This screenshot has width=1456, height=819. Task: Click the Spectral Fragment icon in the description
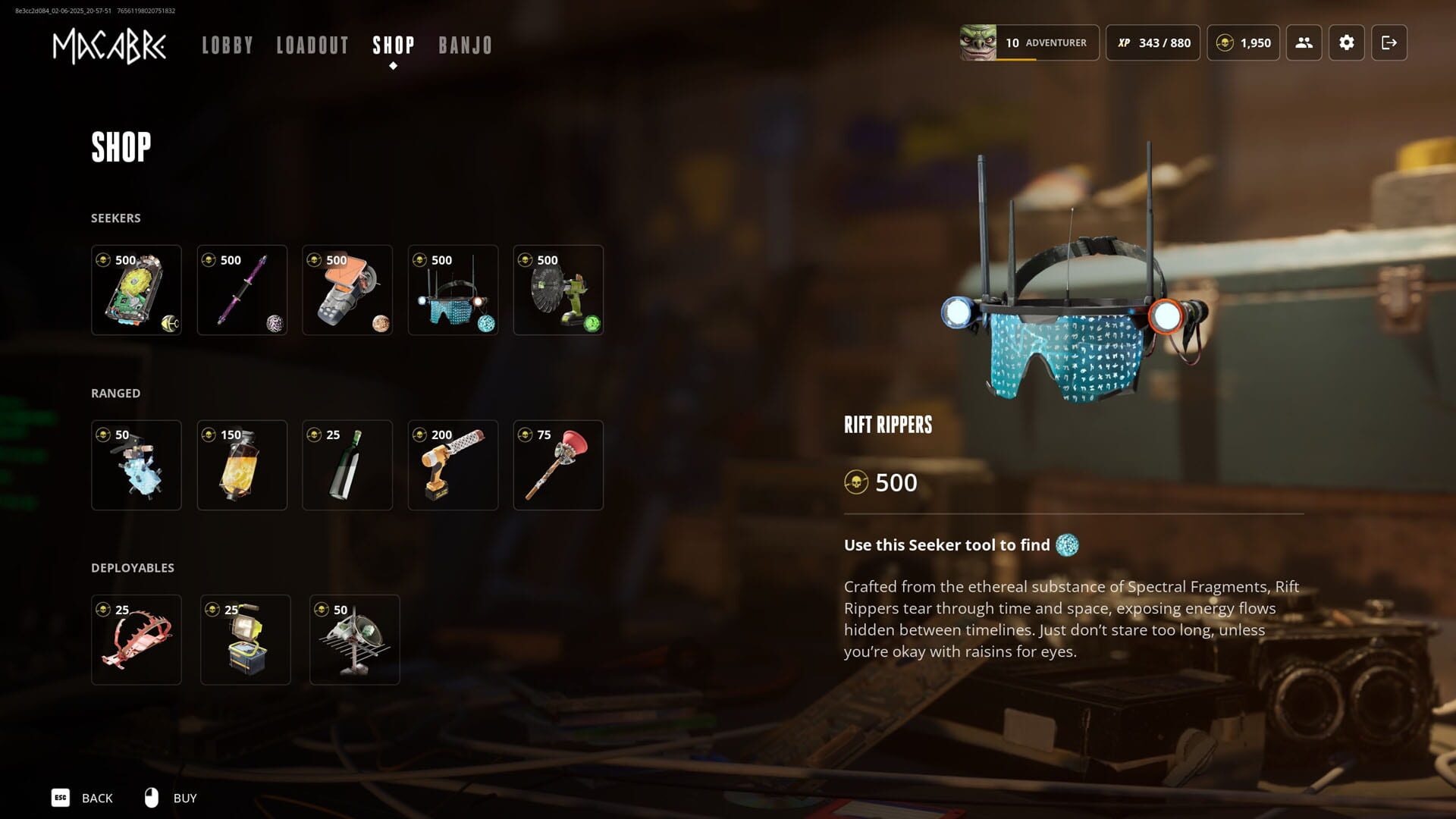point(1067,545)
